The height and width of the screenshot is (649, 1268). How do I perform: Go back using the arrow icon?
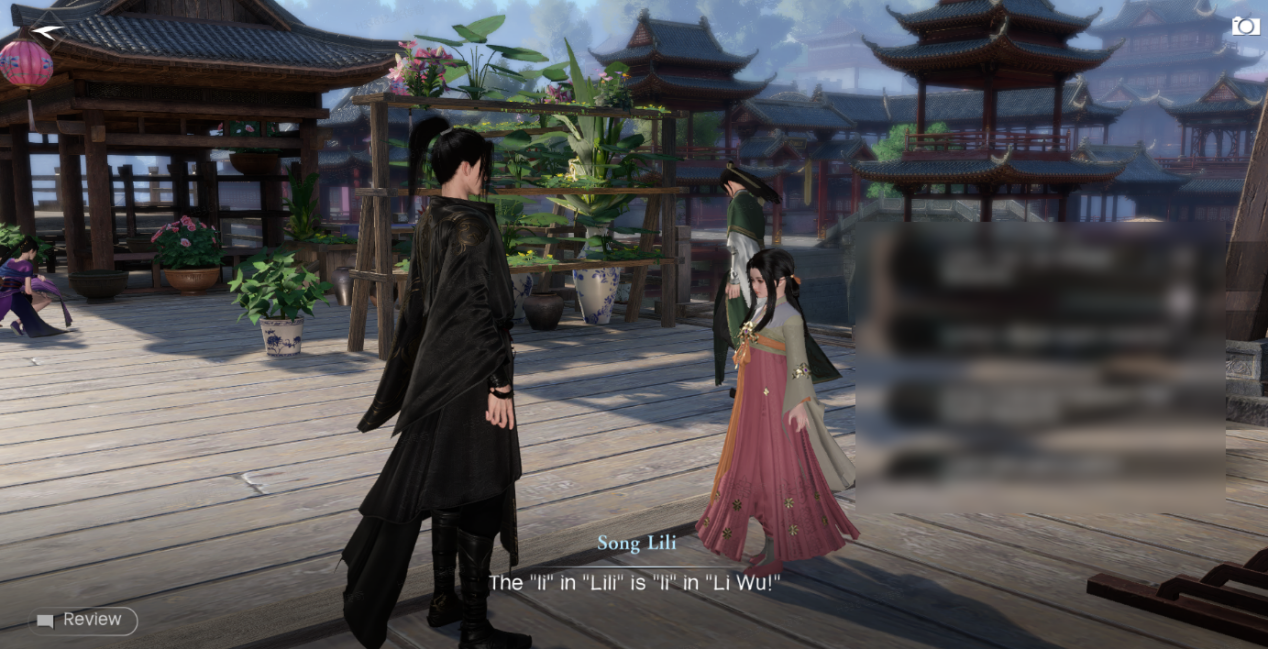tap(46, 32)
